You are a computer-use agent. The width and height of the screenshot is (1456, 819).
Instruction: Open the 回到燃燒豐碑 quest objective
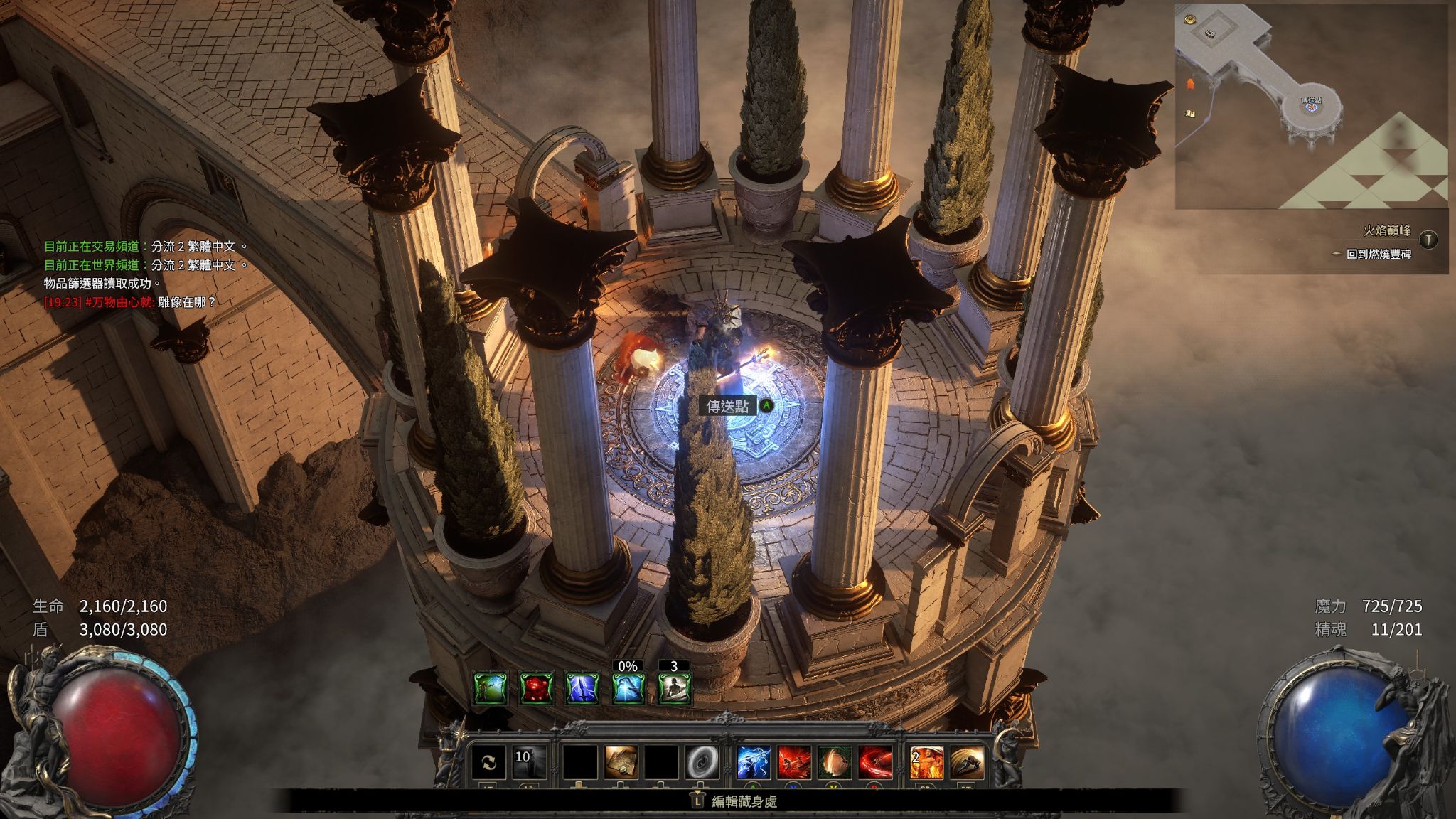(1378, 254)
